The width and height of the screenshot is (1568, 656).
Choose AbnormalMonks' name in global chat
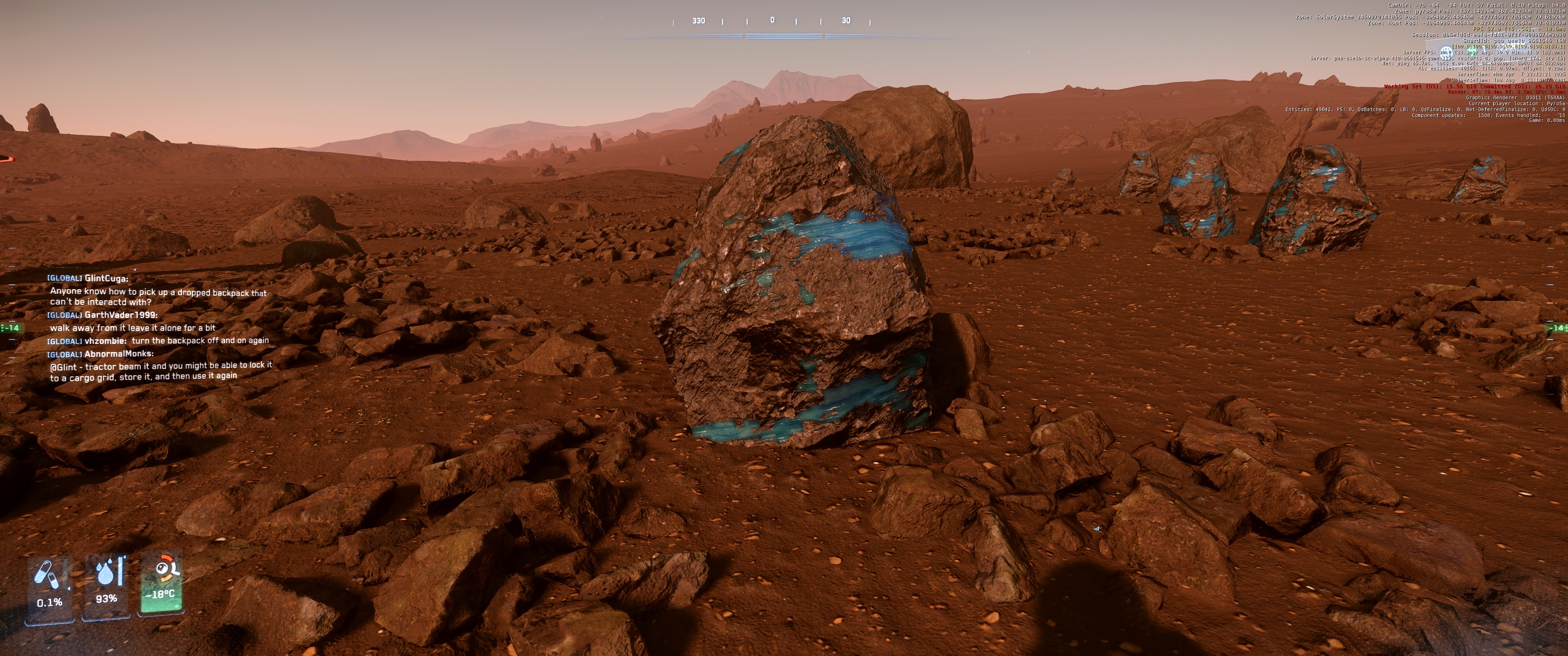(x=119, y=354)
